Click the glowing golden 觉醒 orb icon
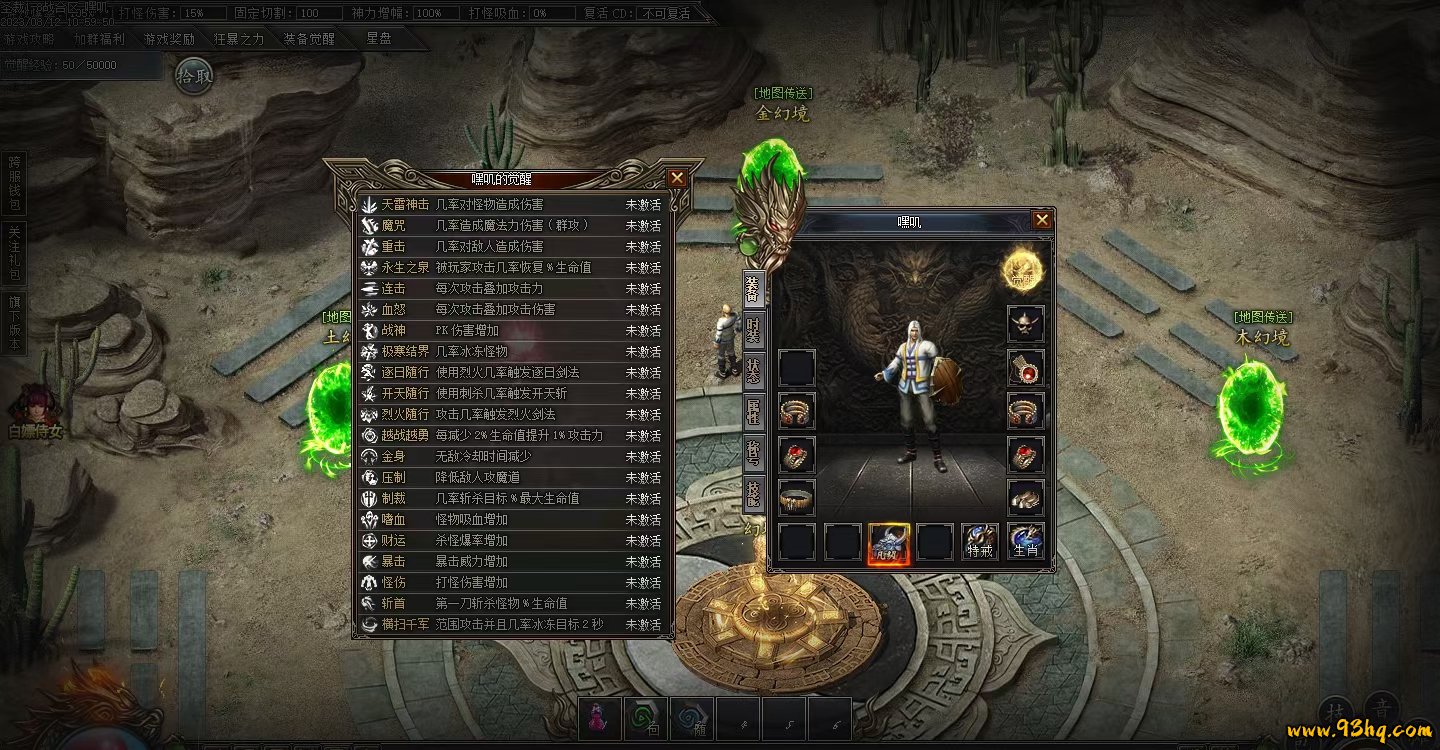This screenshot has height=750, width=1440. tap(1022, 269)
